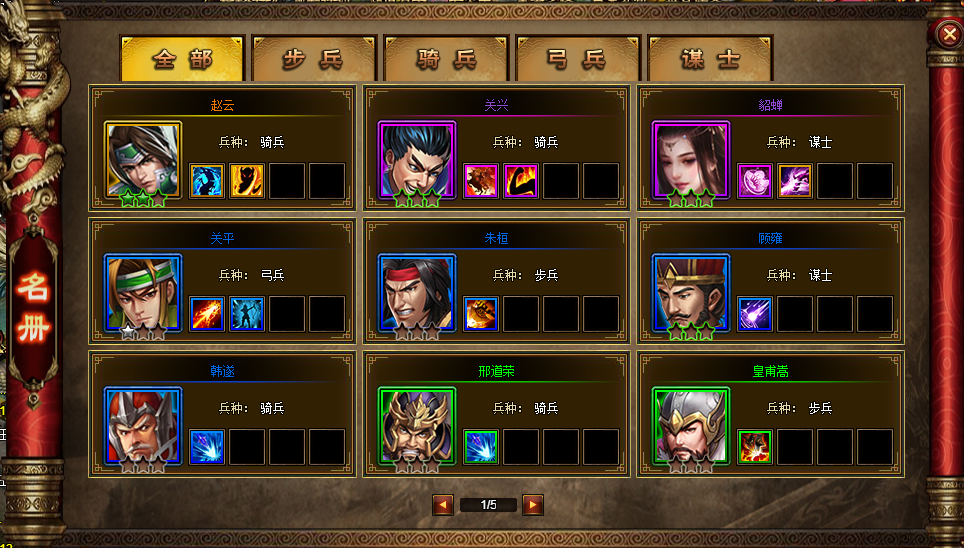Switch to the 谋士 strategist tab
Image resolution: width=964 pixels, height=548 pixels.
pyautogui.click(x=709, y=59)
